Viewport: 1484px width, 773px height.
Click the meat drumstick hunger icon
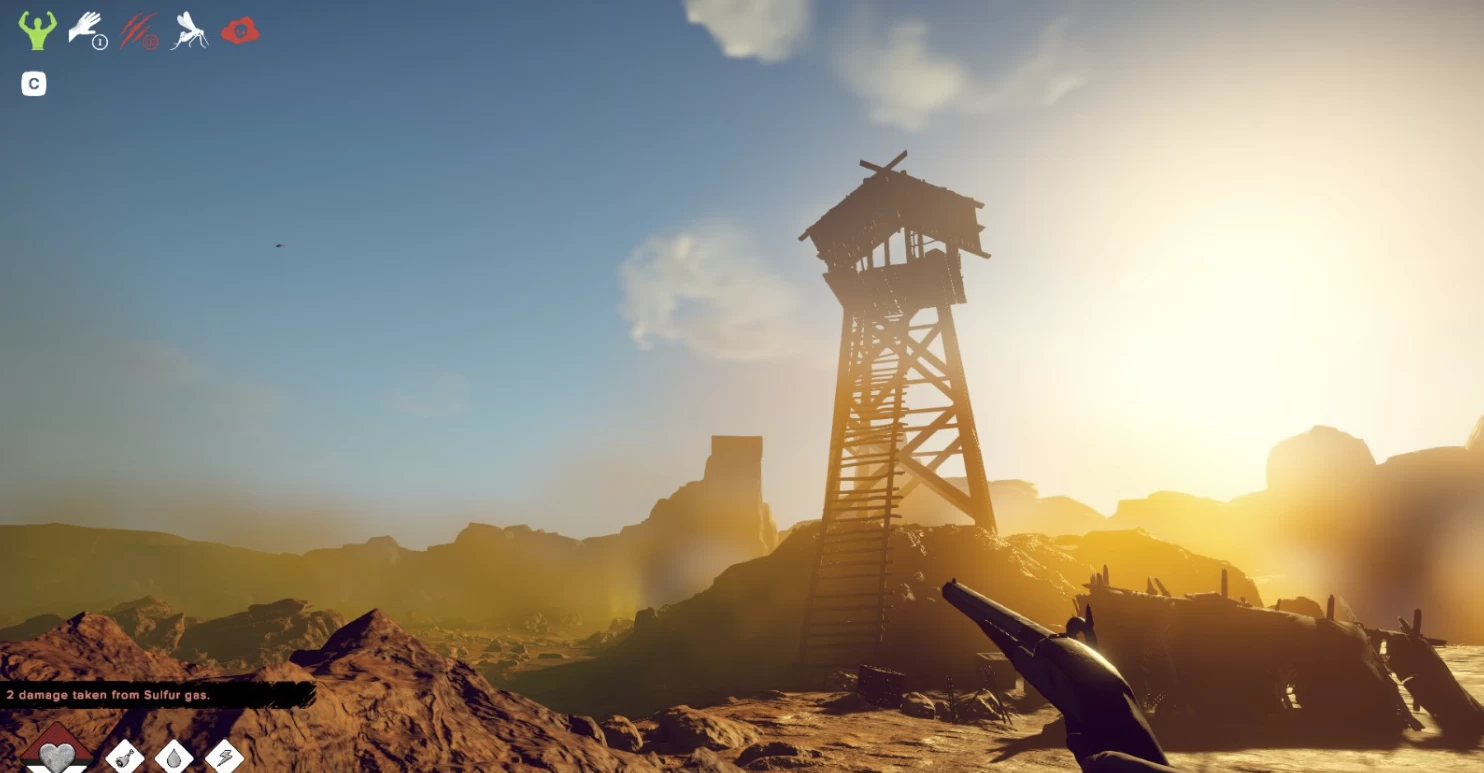pyautogui.click(x=125, y=757)
